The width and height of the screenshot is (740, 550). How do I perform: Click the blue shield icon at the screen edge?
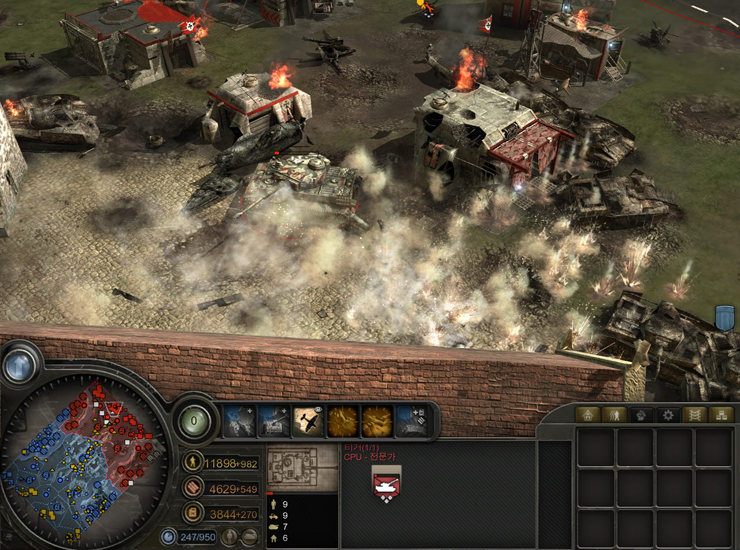(726, 318)
